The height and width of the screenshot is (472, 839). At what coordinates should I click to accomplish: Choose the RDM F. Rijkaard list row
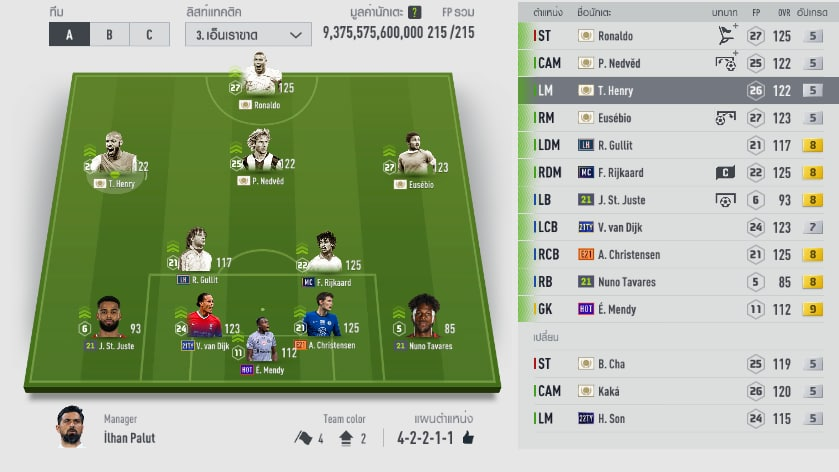(678, 173)
